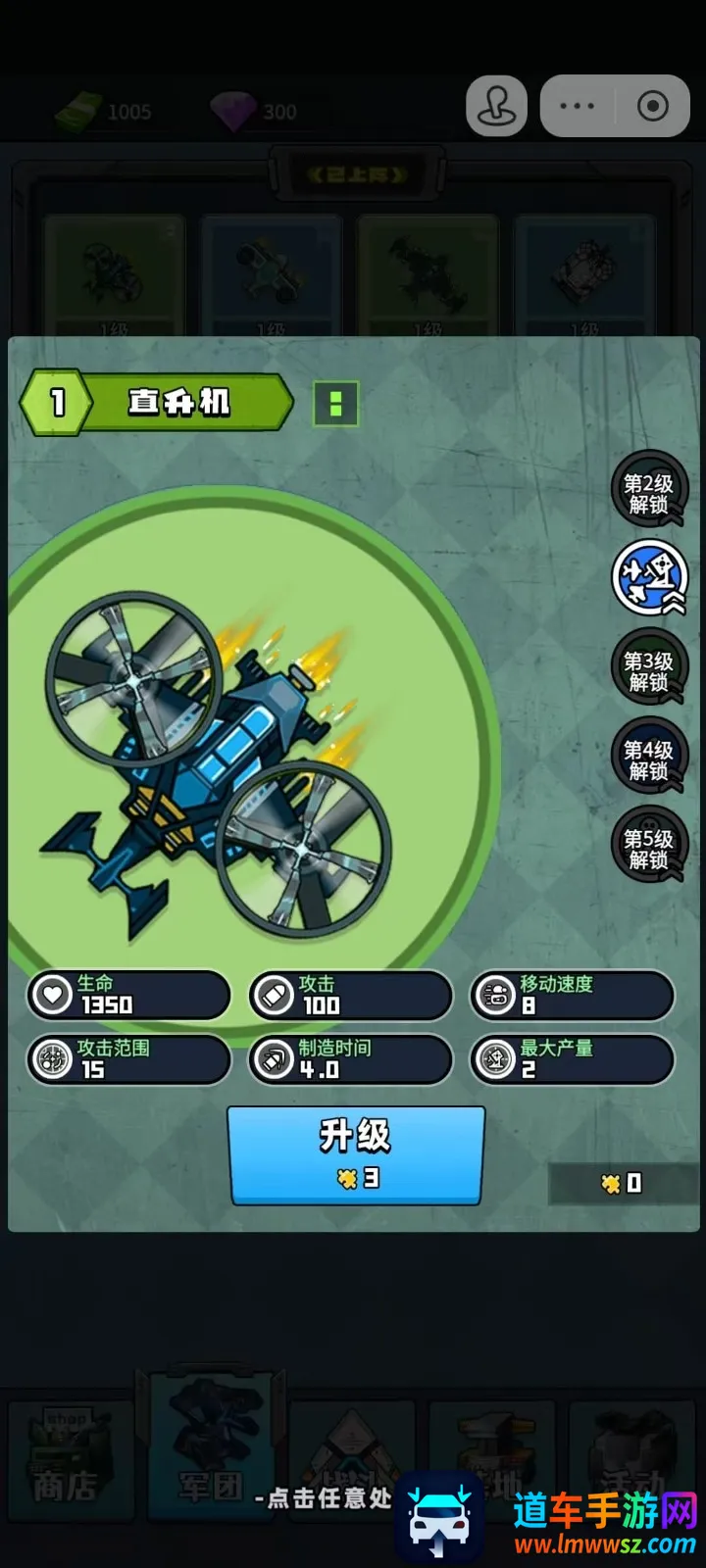706x1568 pixels.
Task: Open the mini-program three-dot menu
Action: (x=577, y=106)
